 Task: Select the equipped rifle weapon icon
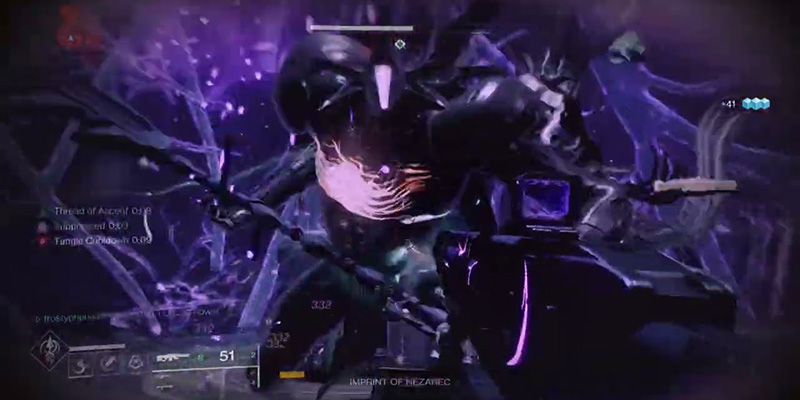click(173, 356)
